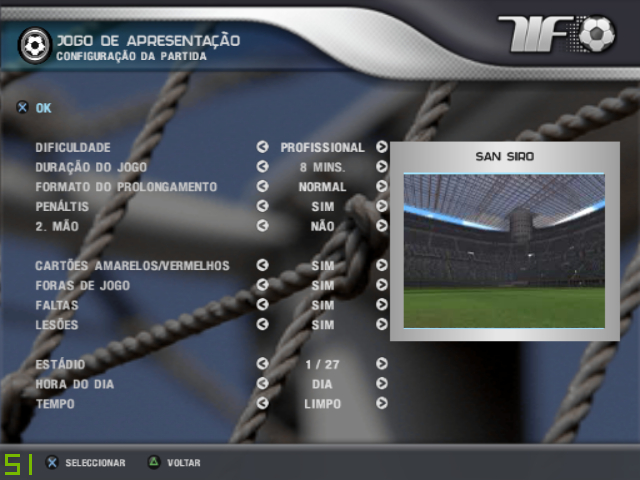Change Formato do Prolongamento to next value
This screenshot has width=640, height=480.
(382, 186)
